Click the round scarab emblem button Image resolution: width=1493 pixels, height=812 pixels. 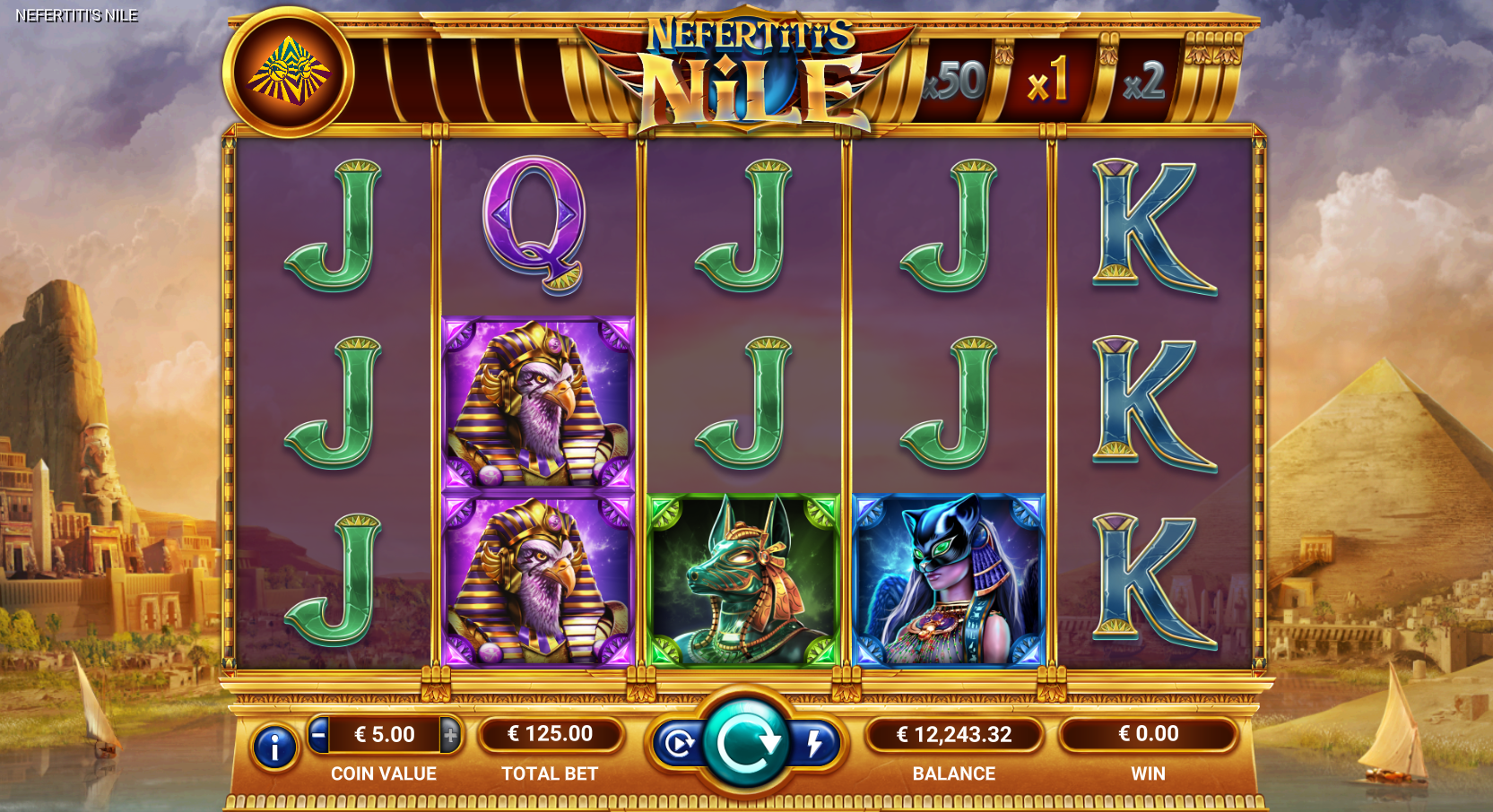click(288, 72)
